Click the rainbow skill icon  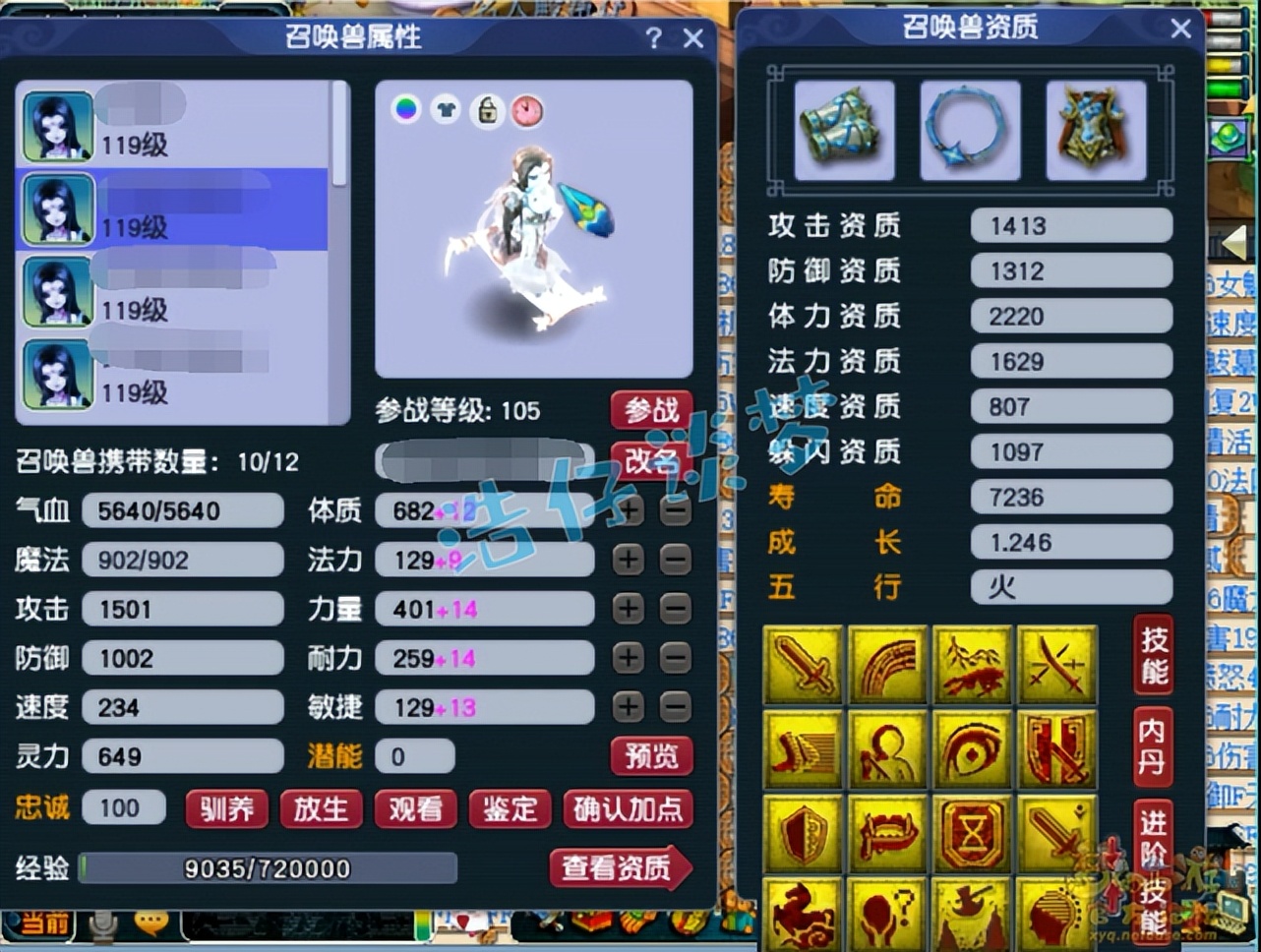pos(887,665)
